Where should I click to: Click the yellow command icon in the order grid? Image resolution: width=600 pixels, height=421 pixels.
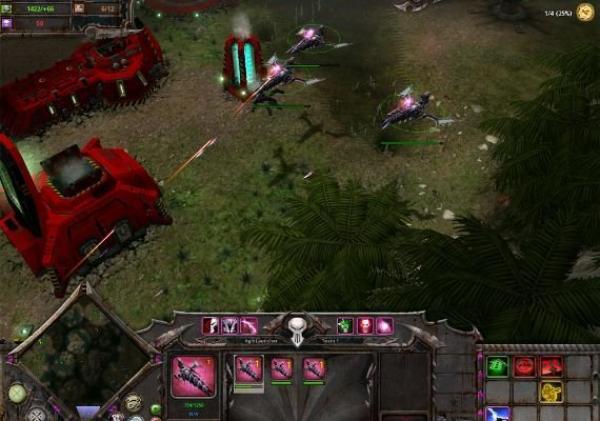pos(551,391)
